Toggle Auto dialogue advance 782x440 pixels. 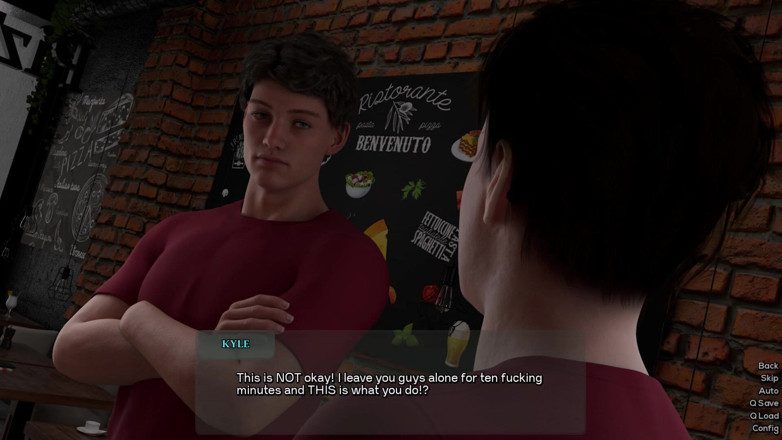coord(767,391)
